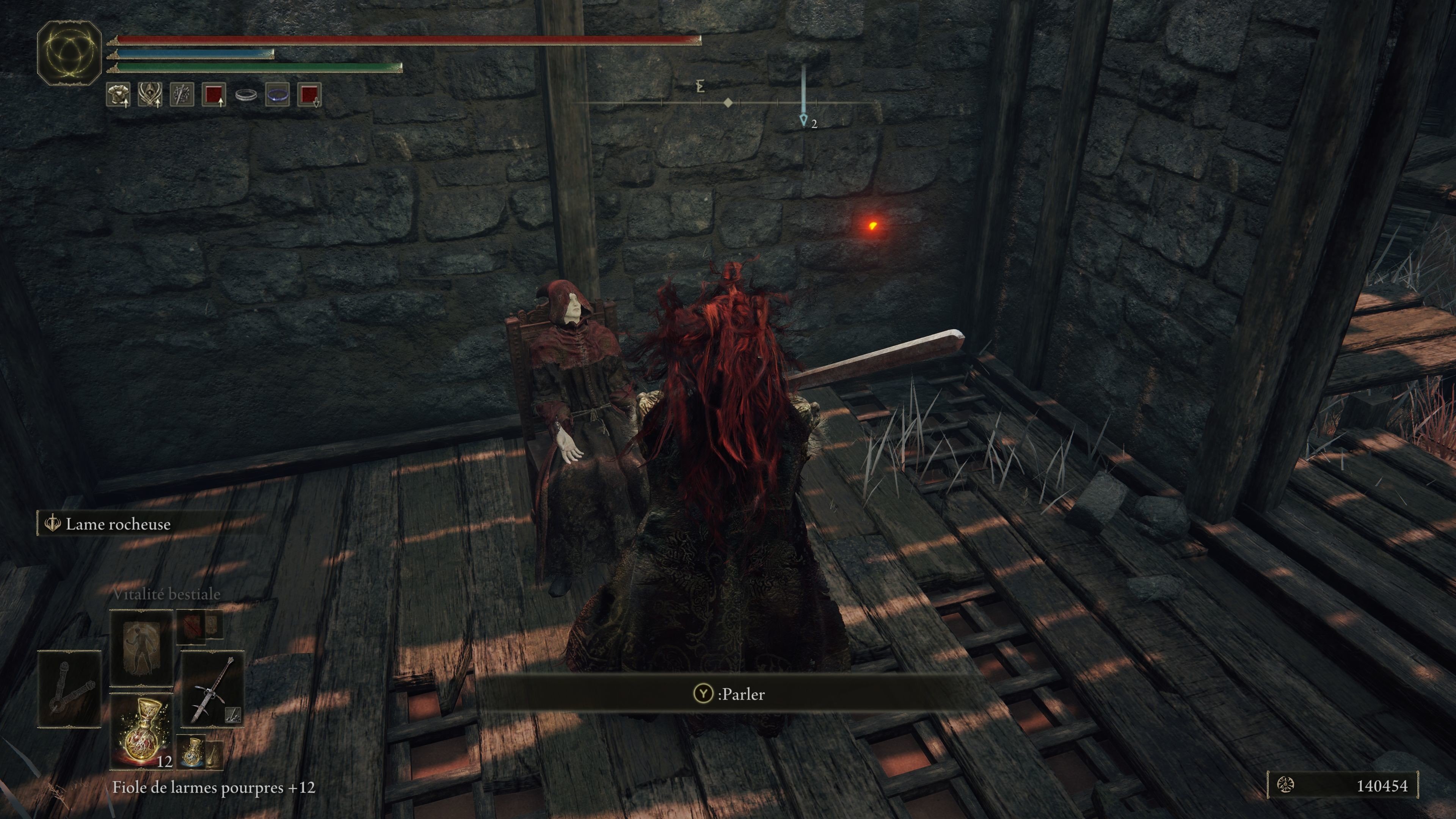Select the chest armor buff icon

pyautogui.click(x=118, y=94)
